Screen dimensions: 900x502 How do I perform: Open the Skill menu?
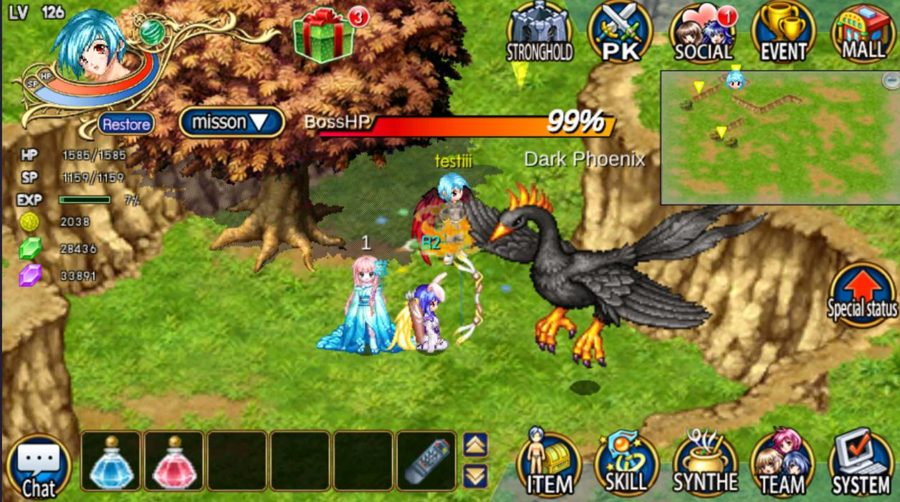(627, 463)
